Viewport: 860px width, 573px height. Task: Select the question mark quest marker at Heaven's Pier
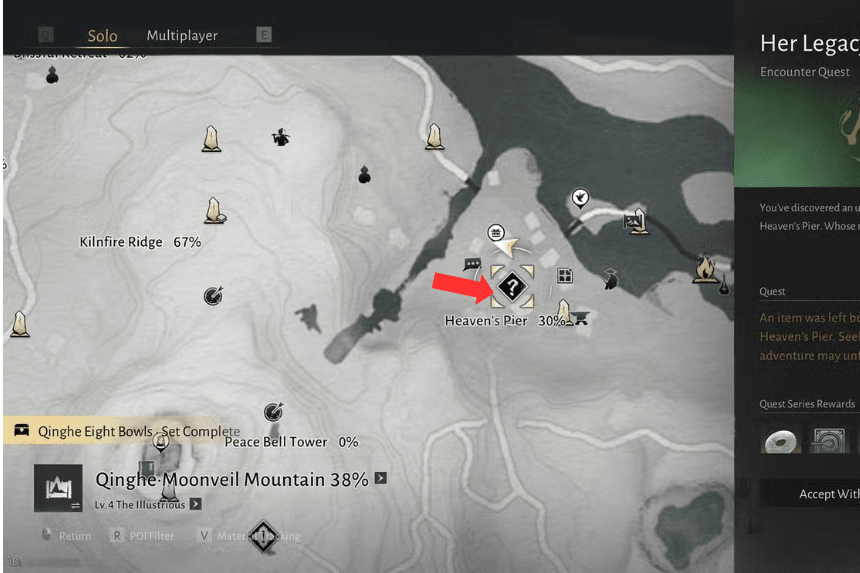(x=512, y=288)
